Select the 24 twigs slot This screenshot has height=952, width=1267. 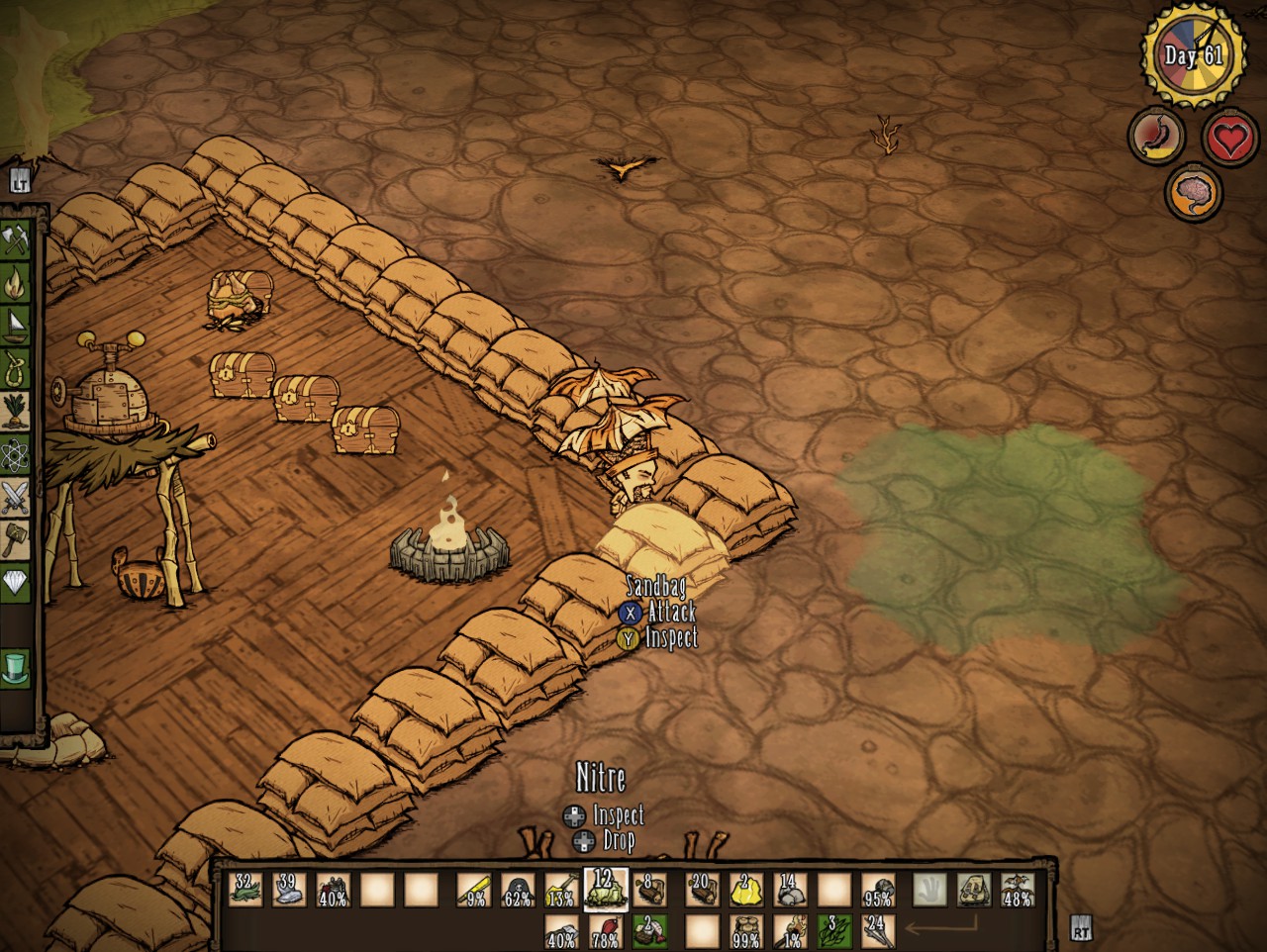[x=877, y=930]
